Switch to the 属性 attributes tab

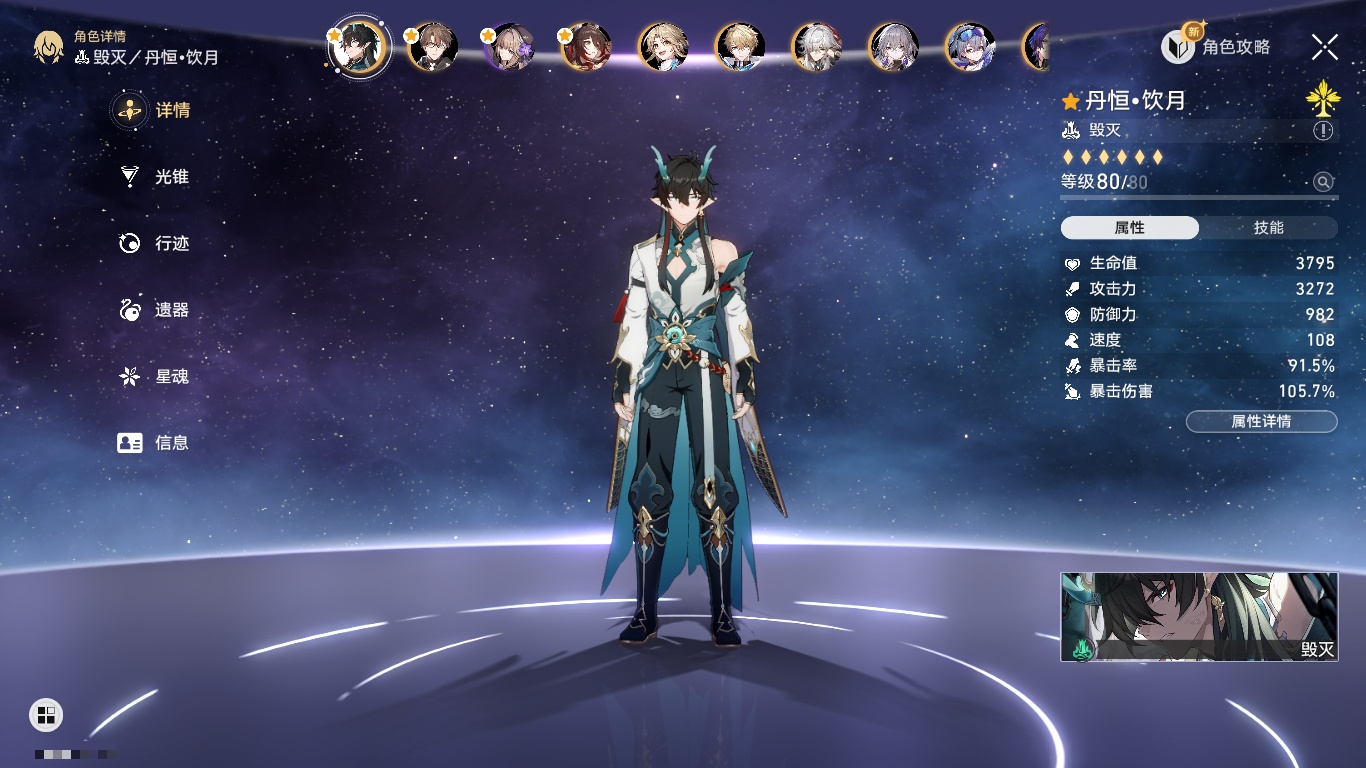pos(1130,228)
